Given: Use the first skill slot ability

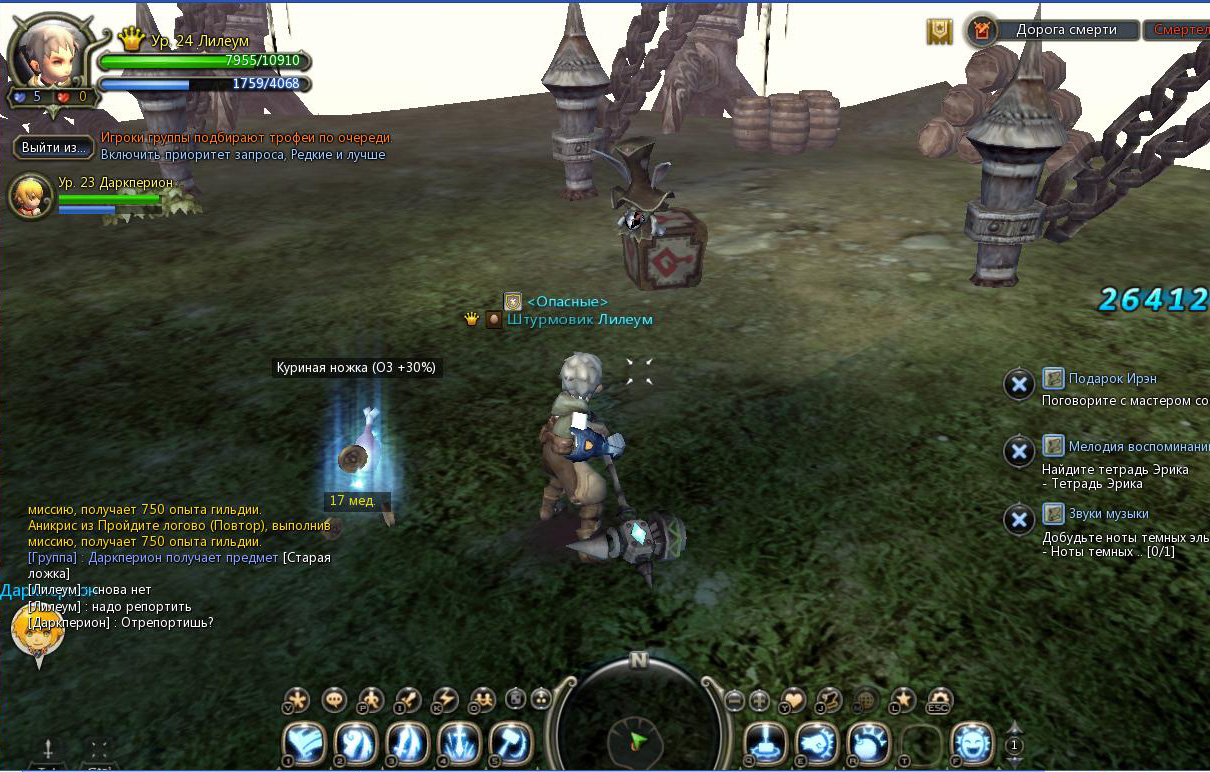Looking at the screenshot, I should click(304, 744).
